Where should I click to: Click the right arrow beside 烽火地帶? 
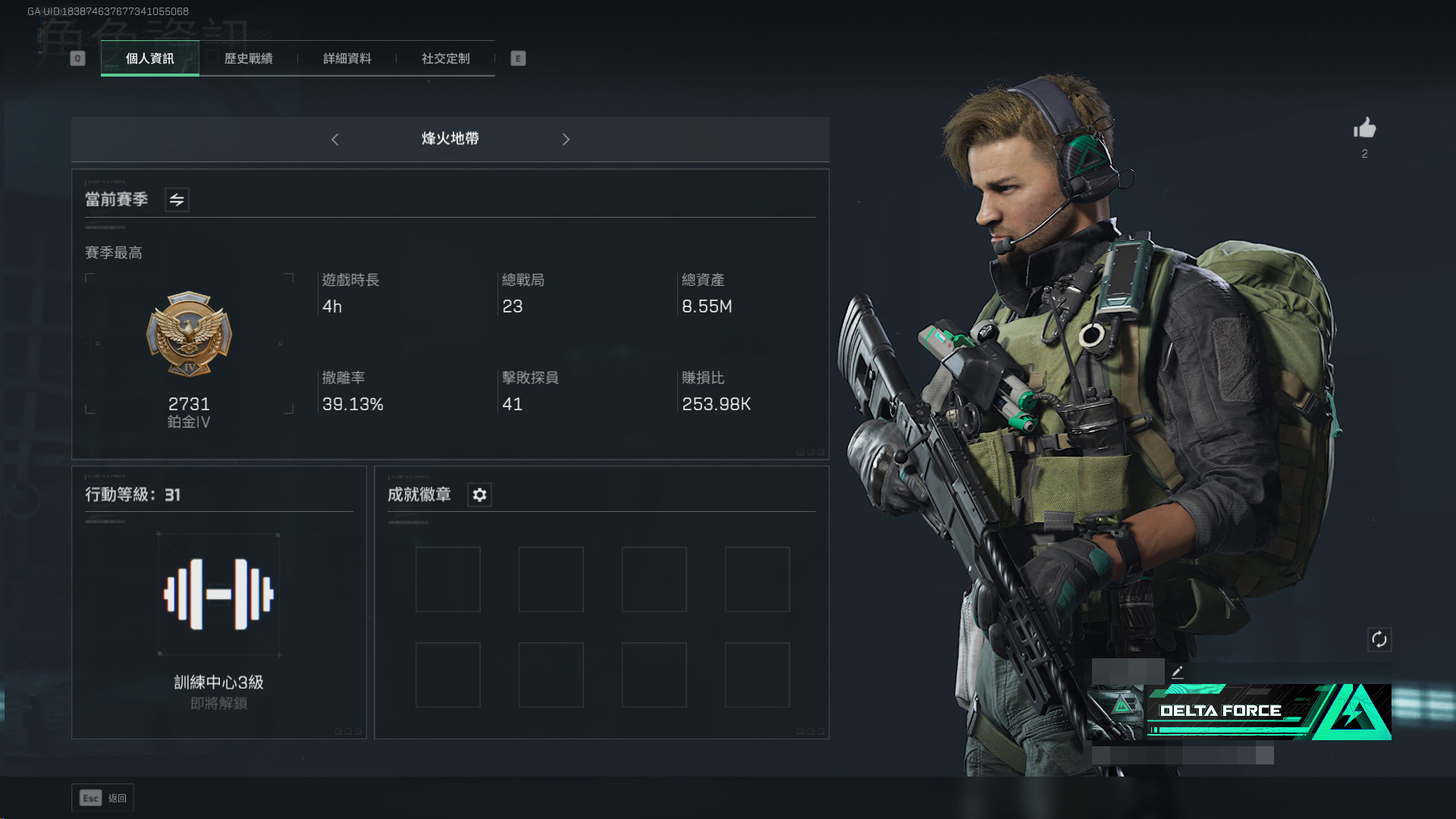(x=566, y=140)
